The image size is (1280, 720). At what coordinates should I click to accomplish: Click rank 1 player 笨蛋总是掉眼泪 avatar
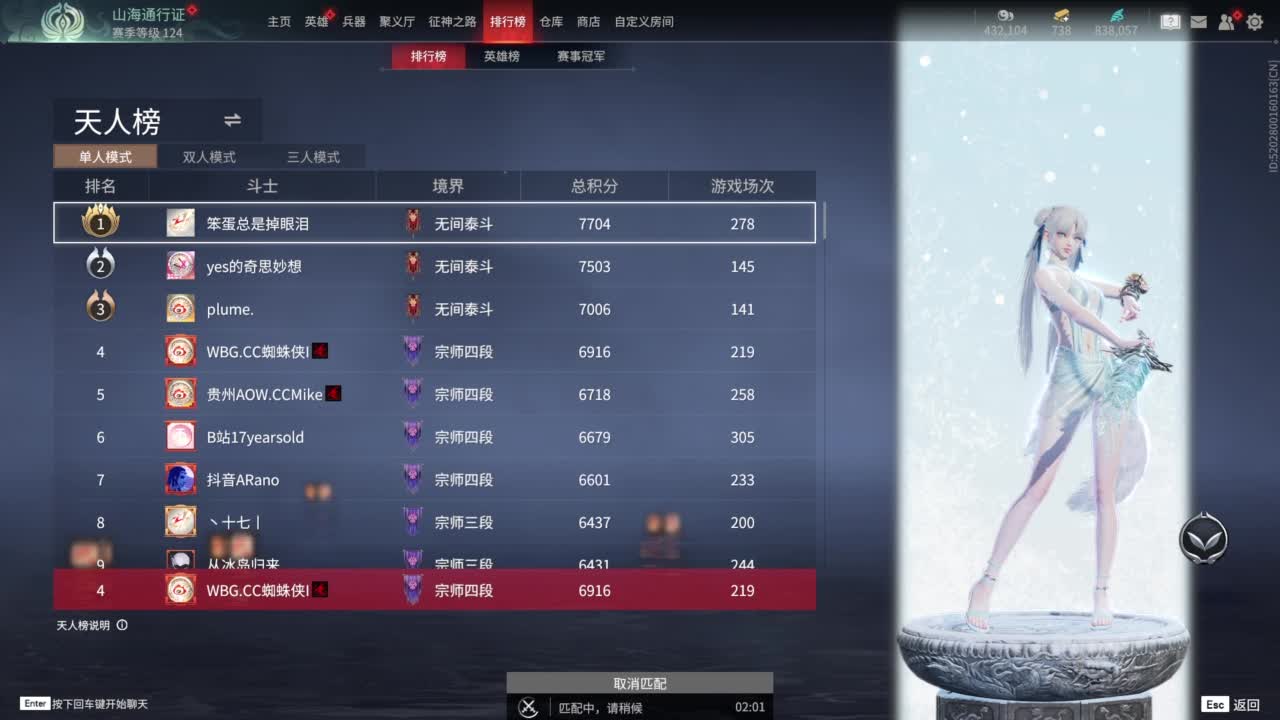[x=180, y=223]
